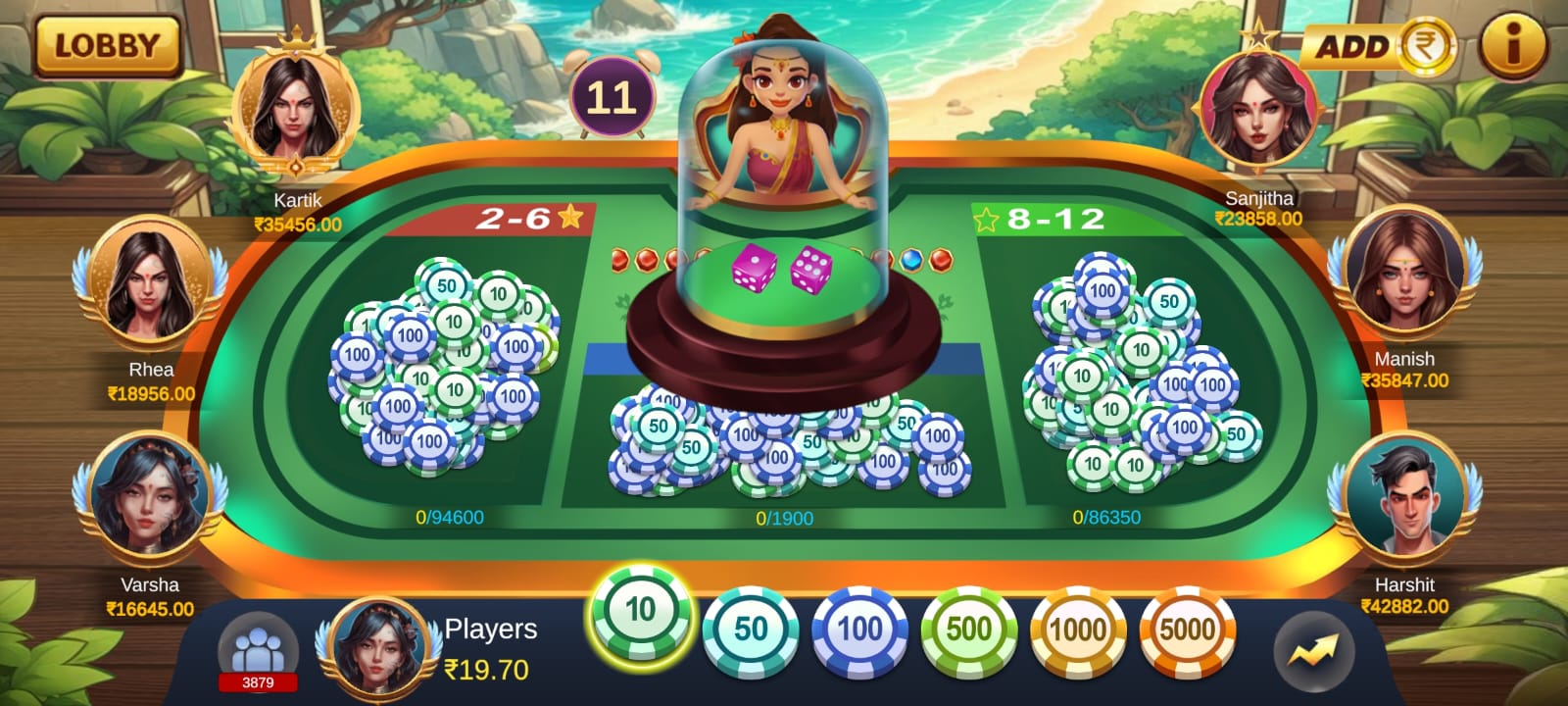The height and width of the screenshot is (706, 1568).
Task: Select the 500 betting chip
Action: [x=968, y=629]
